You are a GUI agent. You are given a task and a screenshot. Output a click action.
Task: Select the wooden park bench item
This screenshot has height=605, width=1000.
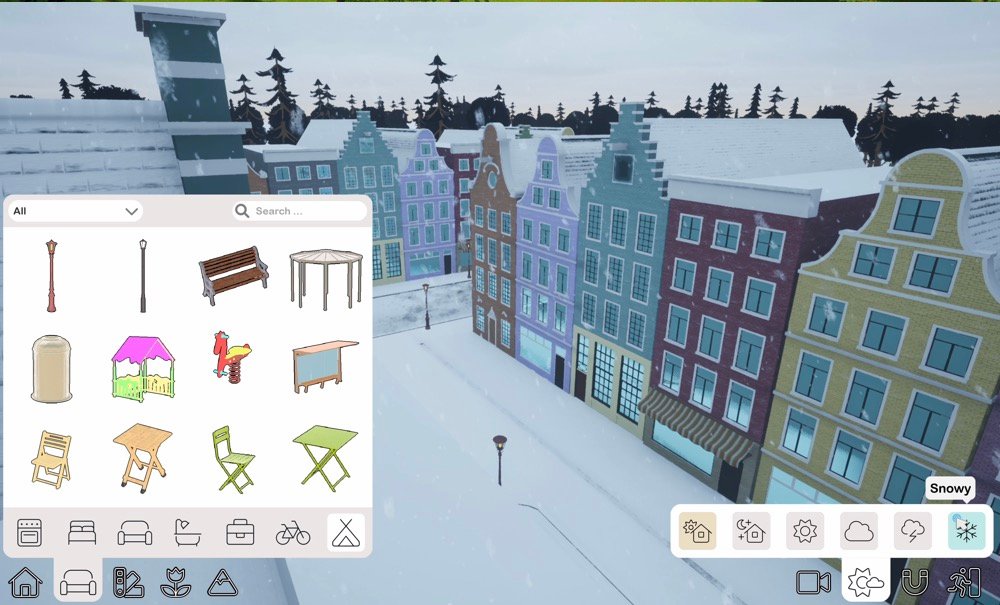[233, 274]
